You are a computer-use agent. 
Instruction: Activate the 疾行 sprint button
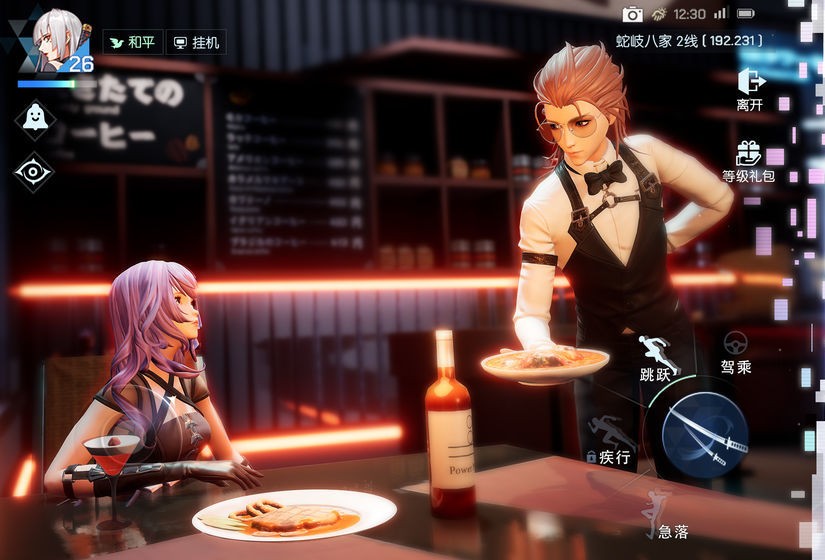pos(611,442)
